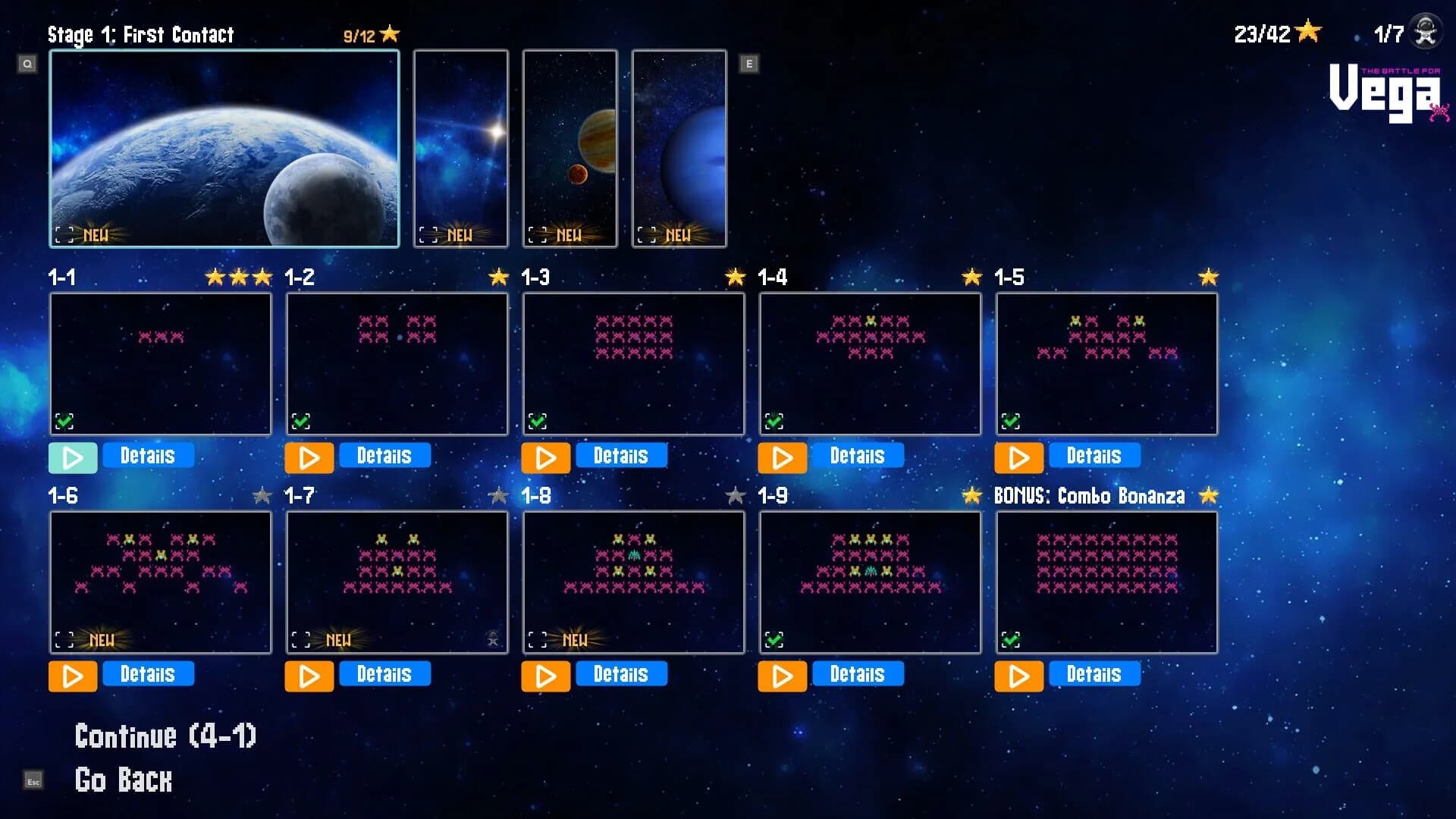Launch BONUS: Combo Bonanza via its play icon

coord(1018,676)
